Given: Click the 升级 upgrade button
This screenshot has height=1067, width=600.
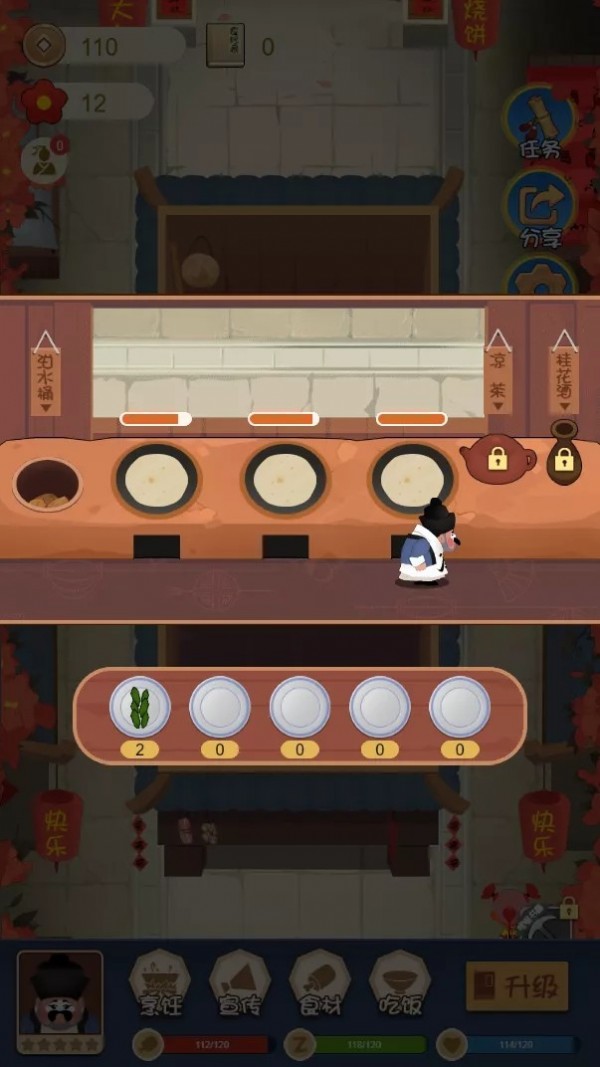Looking at the screenshot, I should point(517,987).
